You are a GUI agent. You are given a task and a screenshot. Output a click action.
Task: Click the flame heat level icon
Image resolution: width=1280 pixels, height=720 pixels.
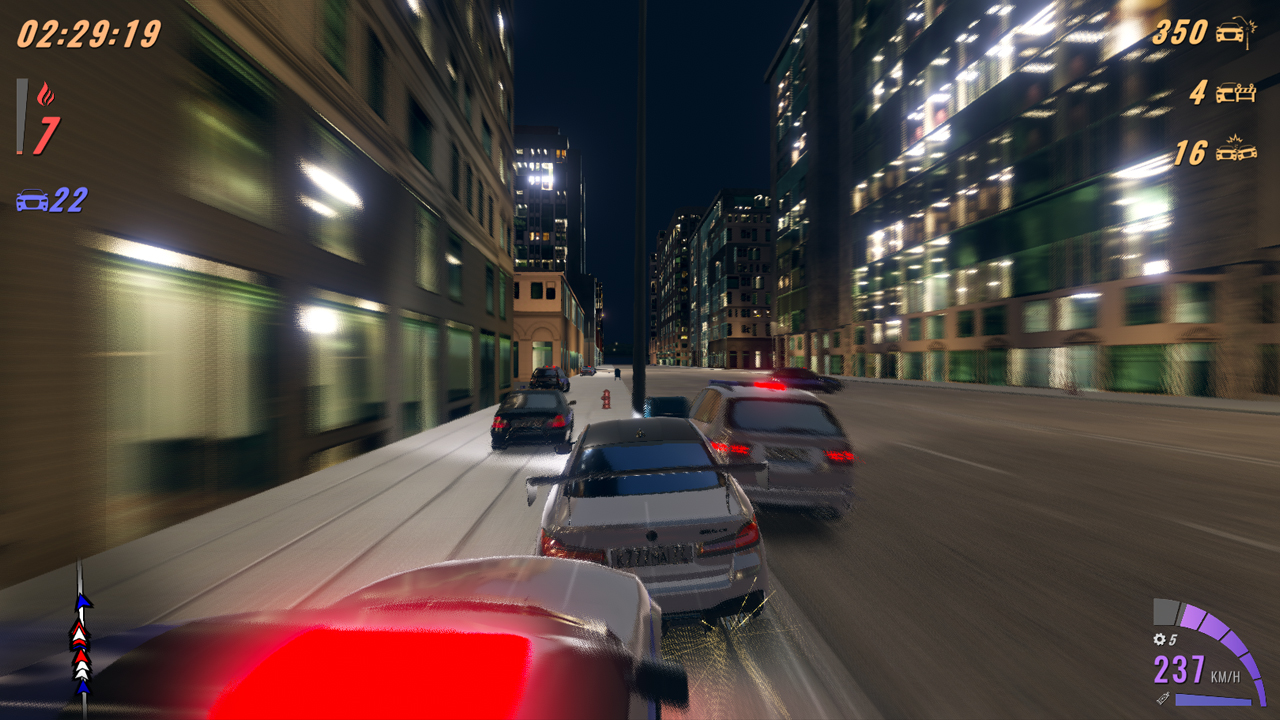click(x=46, y=92)
